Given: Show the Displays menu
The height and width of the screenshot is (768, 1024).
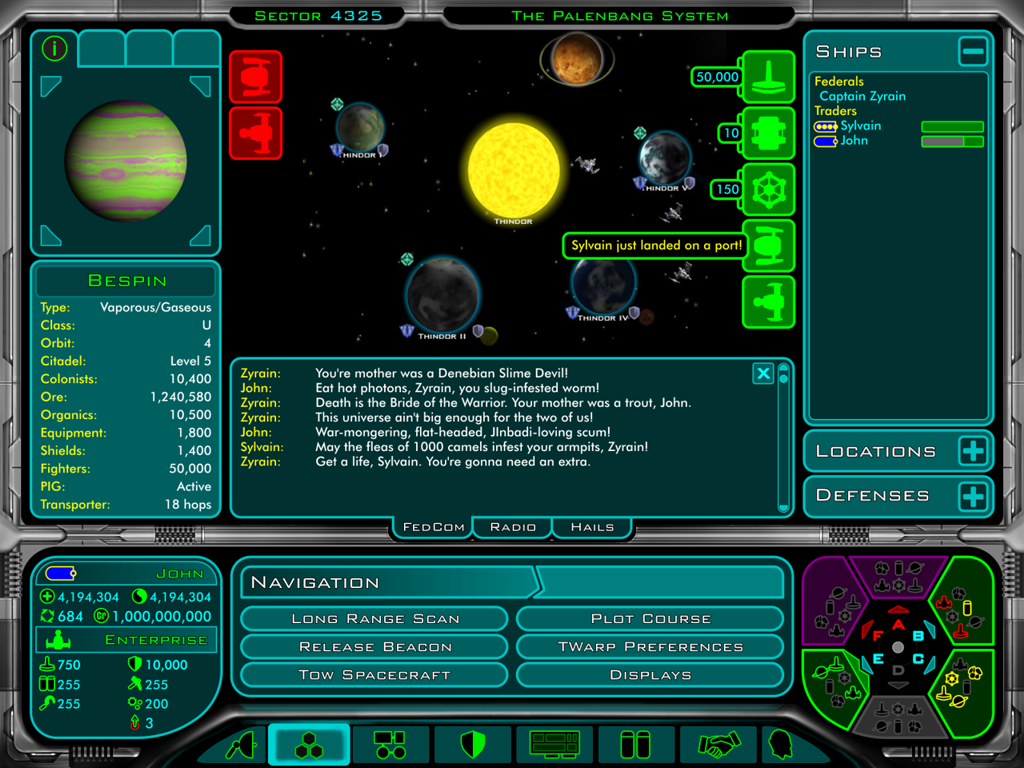Looking at the screenshot, I should (x=650, y=675).
